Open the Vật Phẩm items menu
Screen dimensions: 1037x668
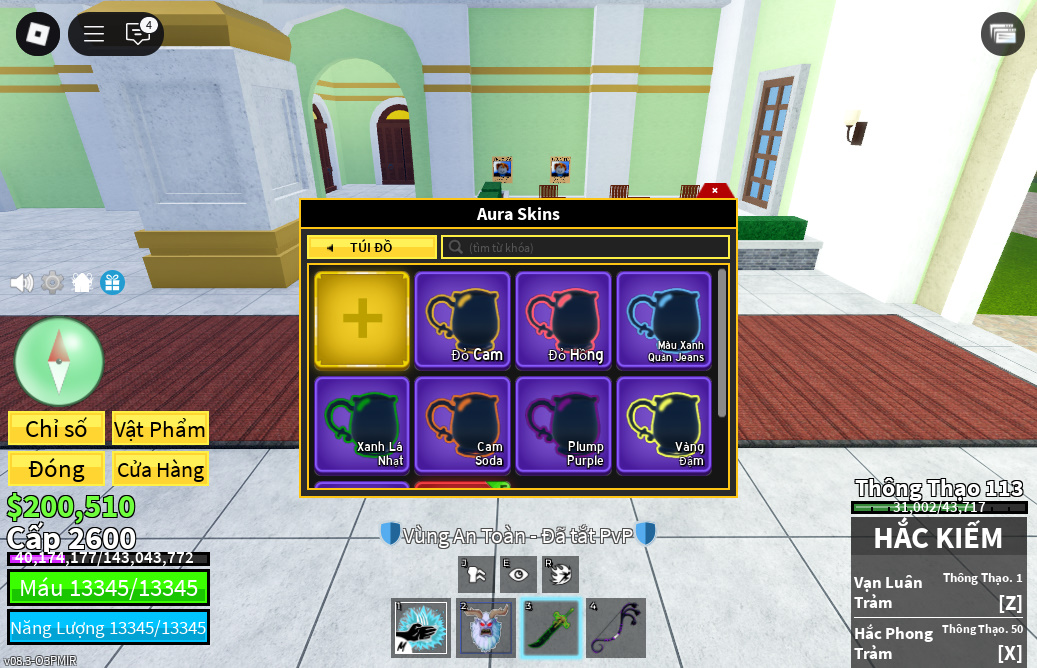(x=160, y=429)
